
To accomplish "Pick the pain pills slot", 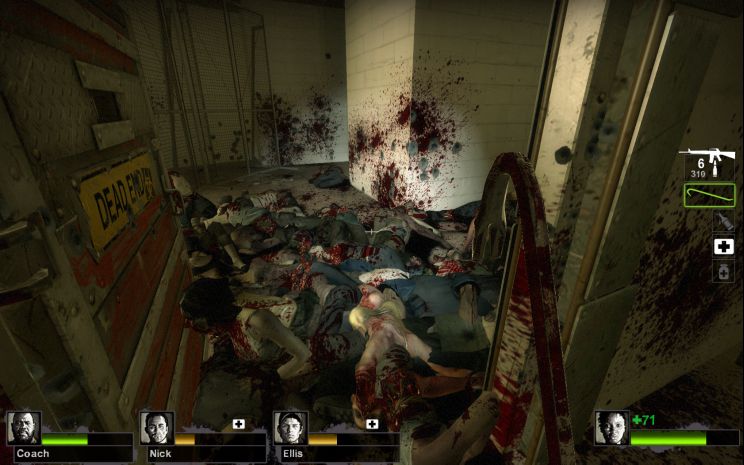I will pyautogui.click(x=723, y=271).
